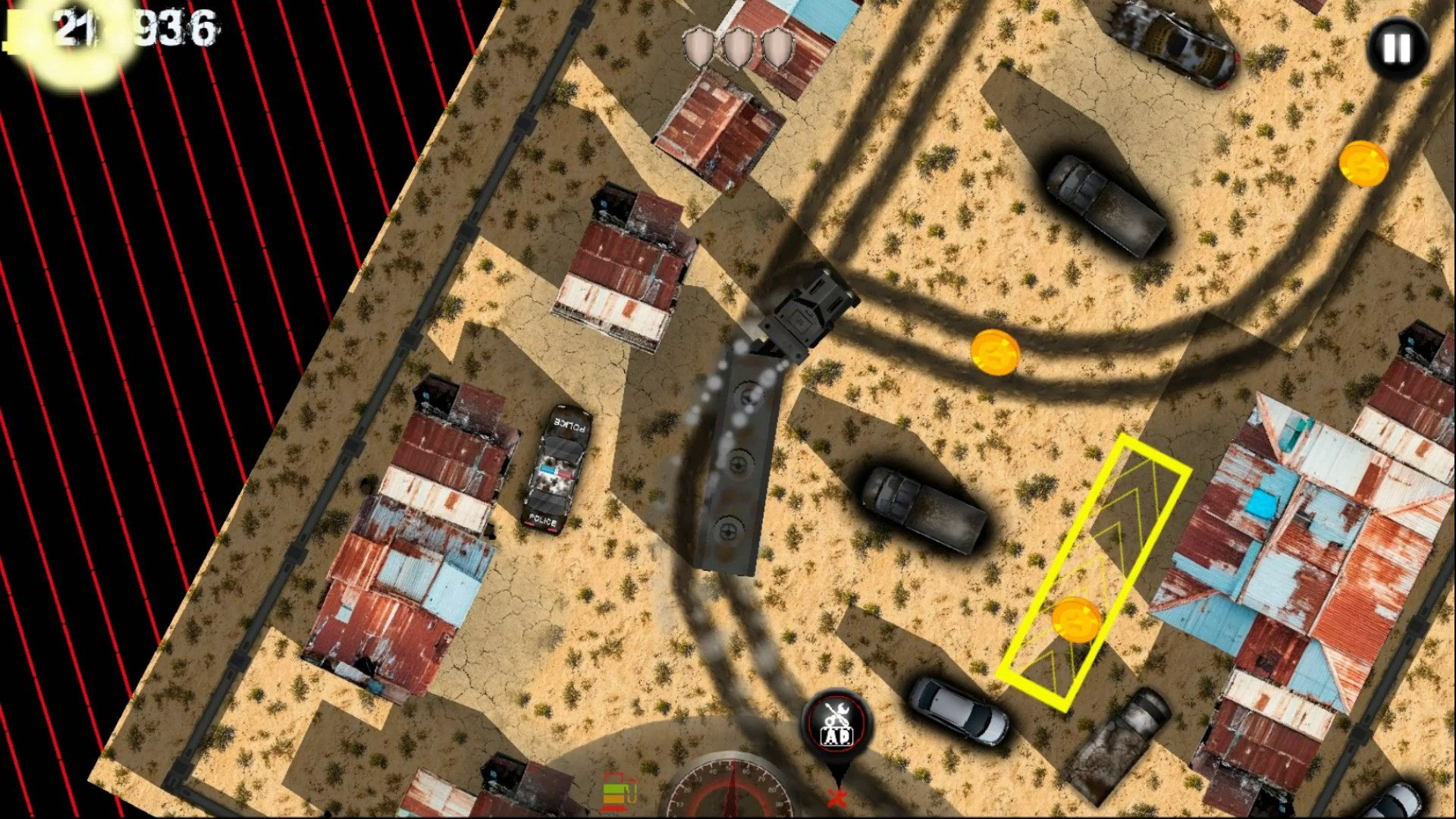The image size is (1456, 819).
Task: Select the middle shield badge
Action: [738, 47]
